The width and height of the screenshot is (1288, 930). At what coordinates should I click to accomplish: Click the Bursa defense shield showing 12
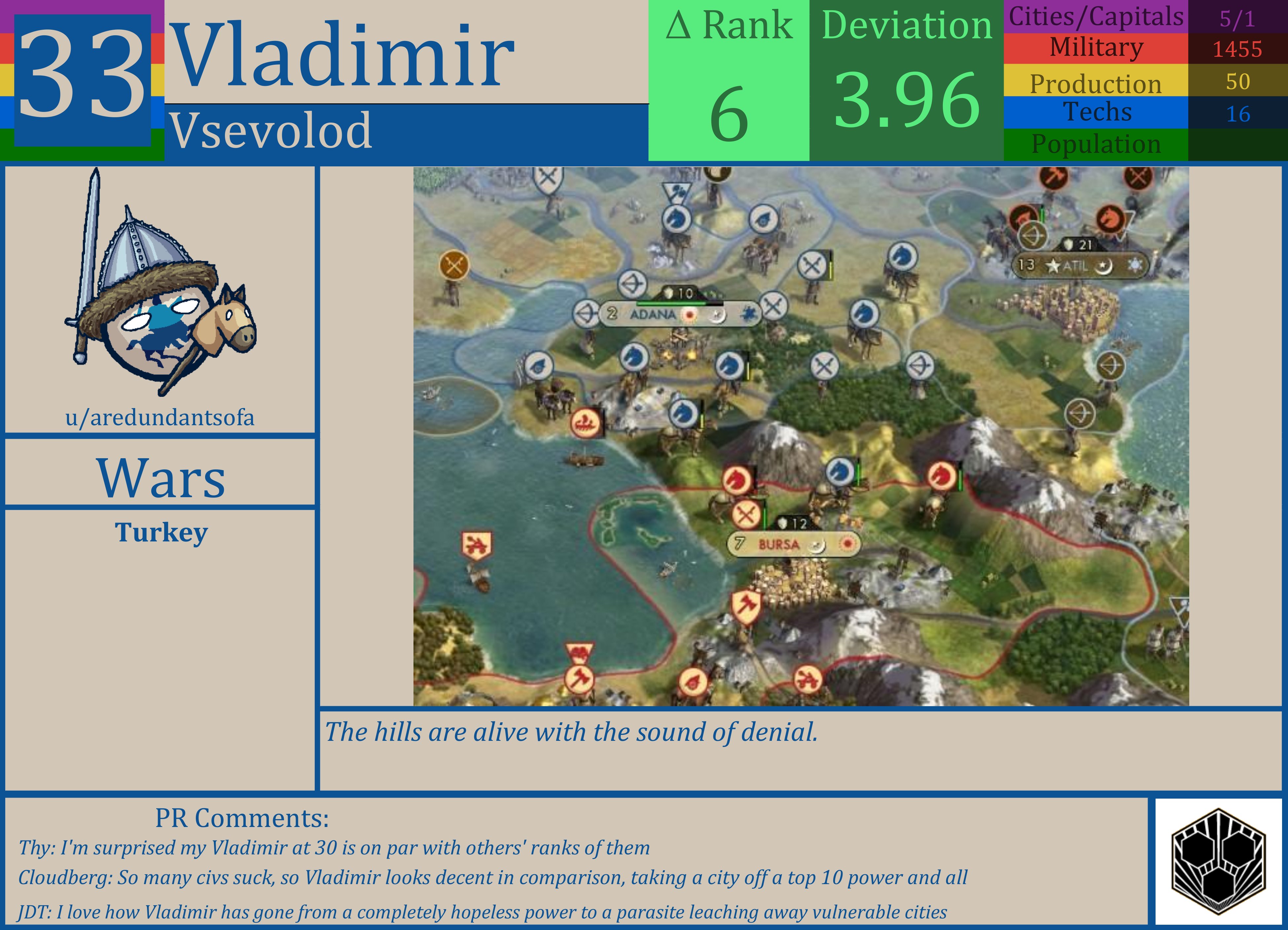tap(792, 523)
